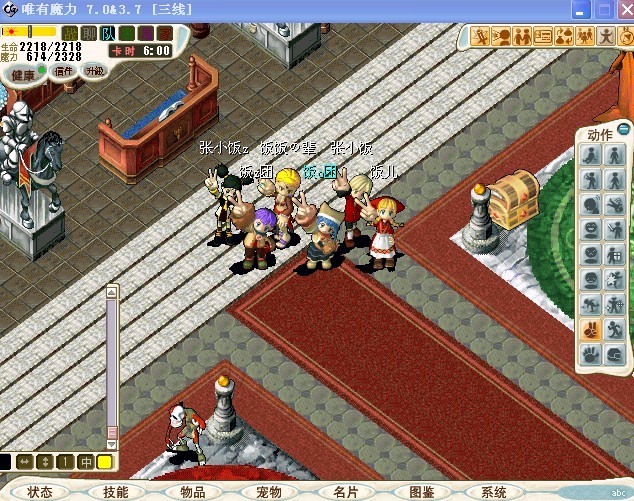Screen dimensions: 634x501
Task: Toggle the 队 team switch
Action: 106,33
